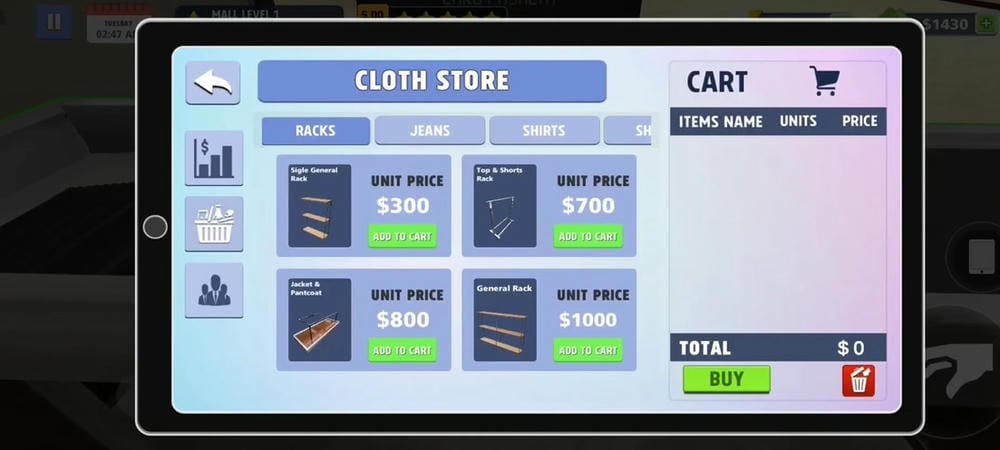Add the $1000 General Rack to cart

coord(588,351)
